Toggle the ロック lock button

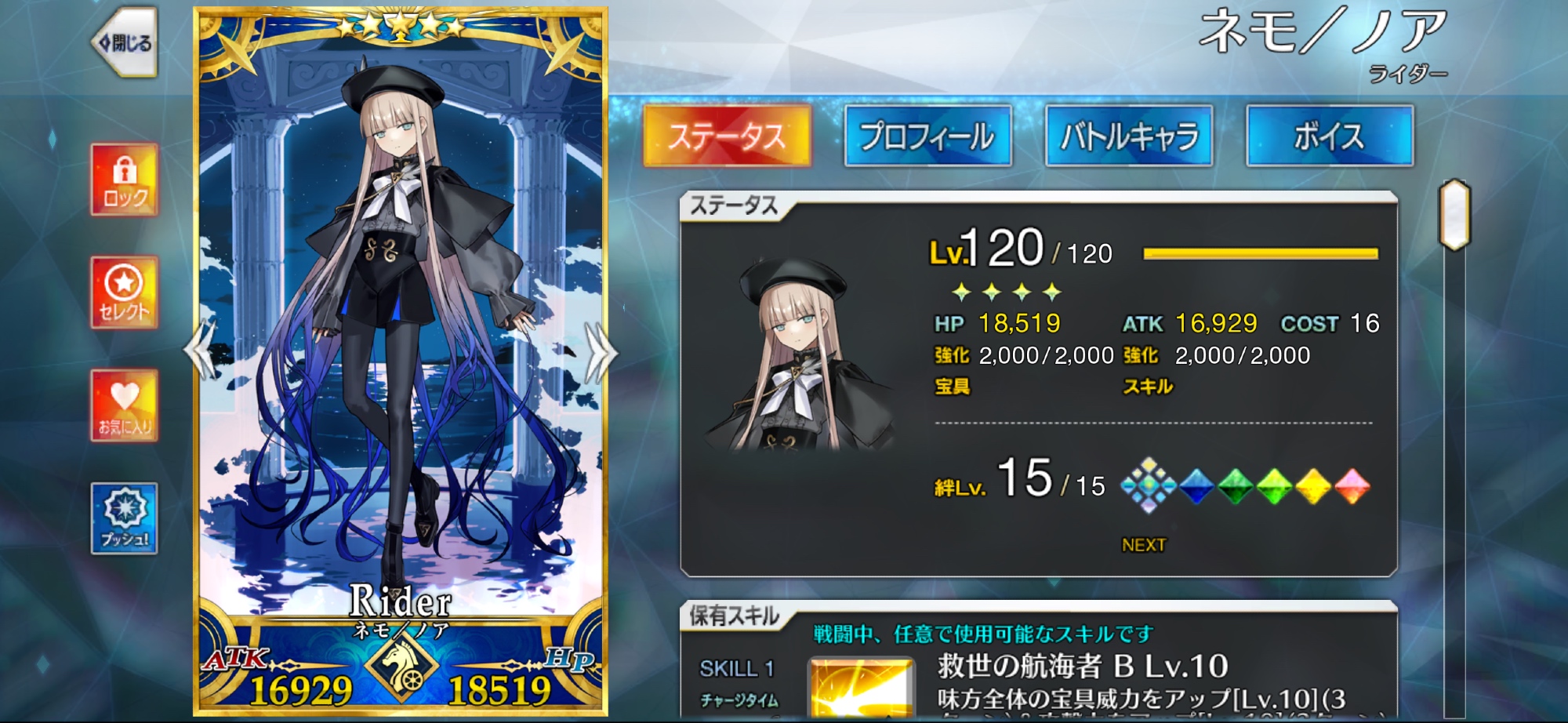tap(124, 180)
